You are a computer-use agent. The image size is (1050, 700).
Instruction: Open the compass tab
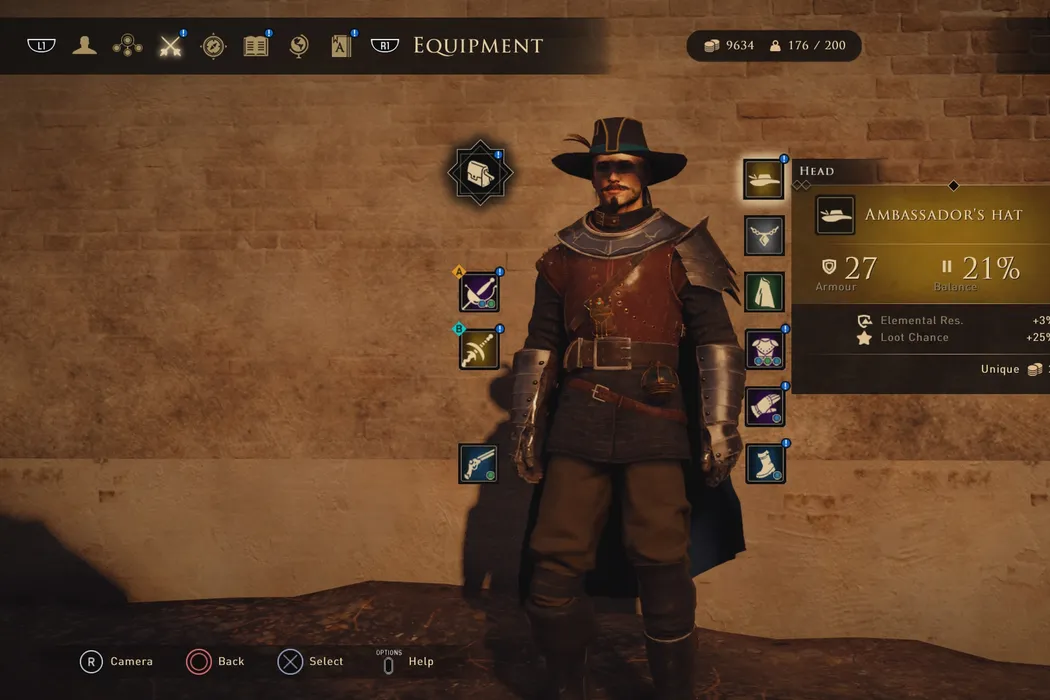tap(213, 46)
